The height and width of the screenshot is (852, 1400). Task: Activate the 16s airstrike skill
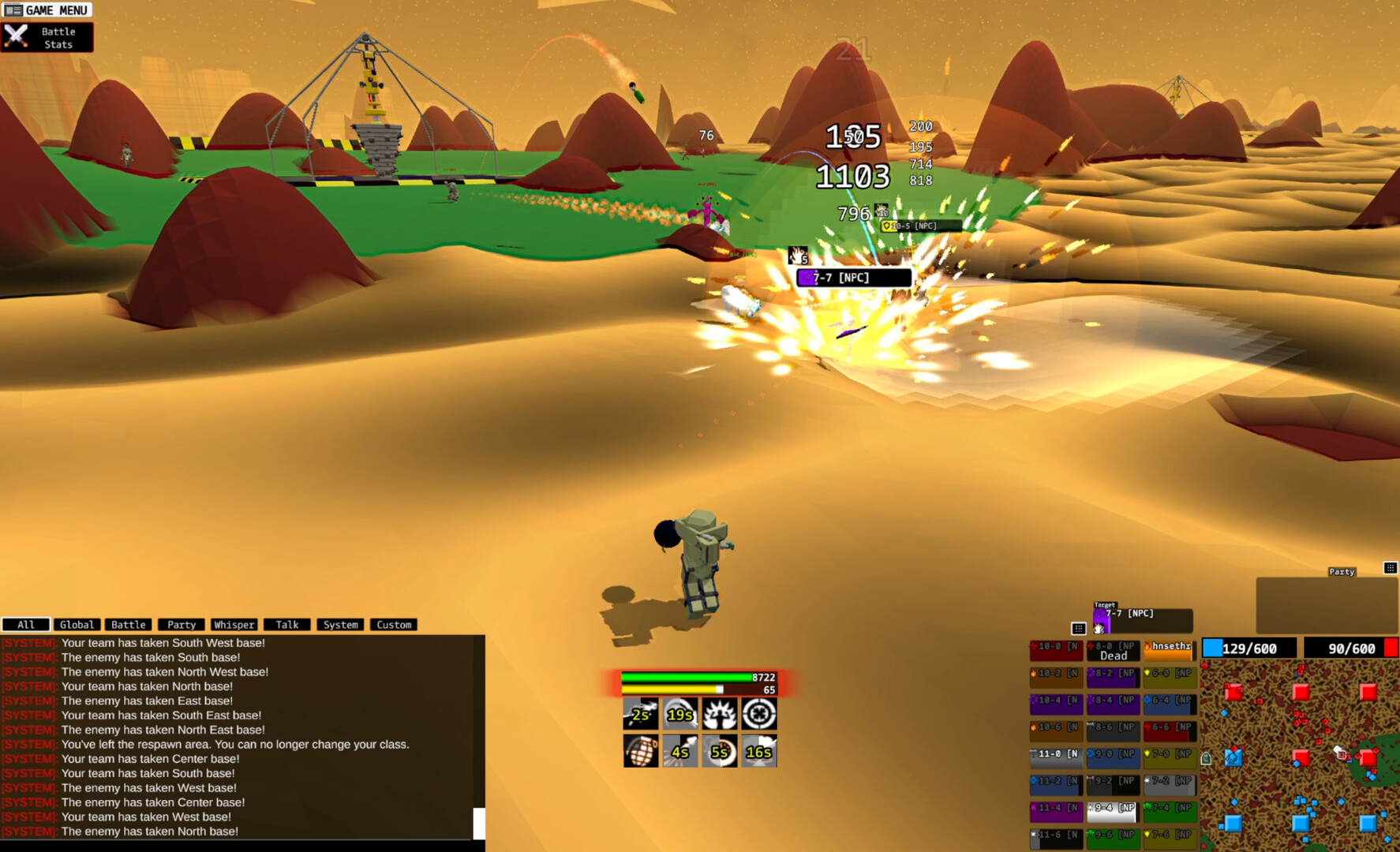click(759, 751)
